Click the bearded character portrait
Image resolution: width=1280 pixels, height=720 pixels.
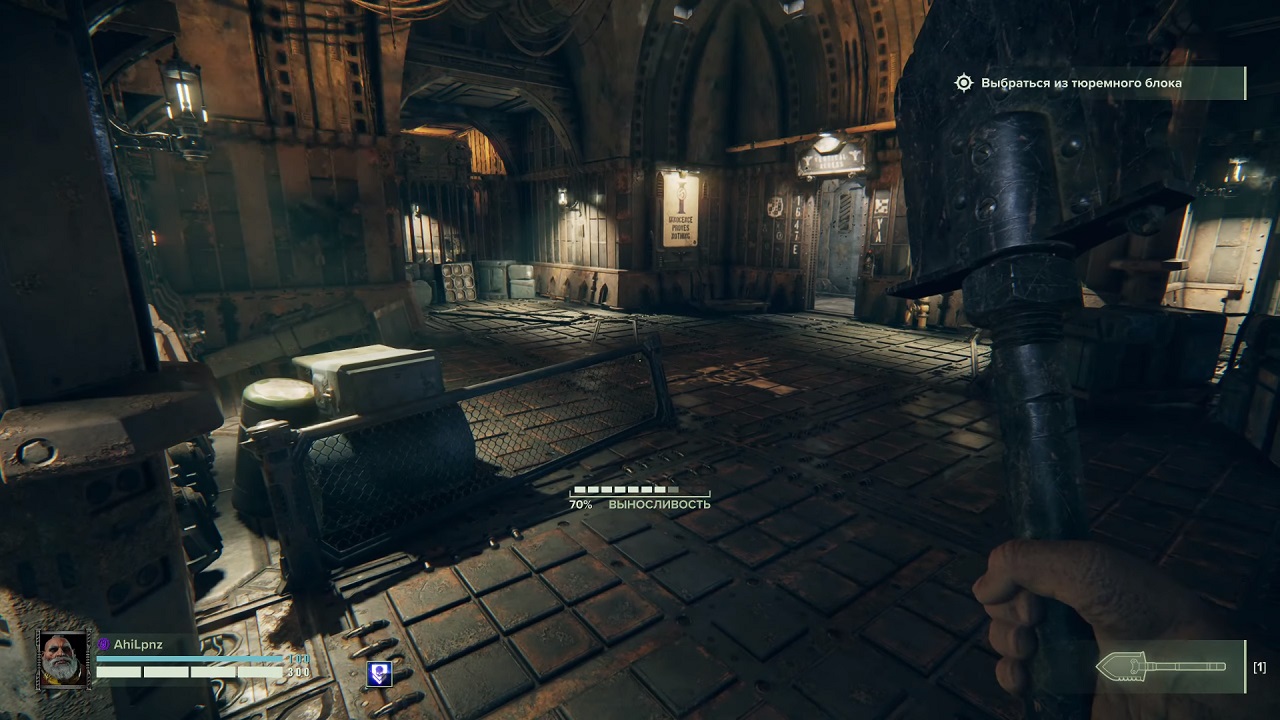63,659
